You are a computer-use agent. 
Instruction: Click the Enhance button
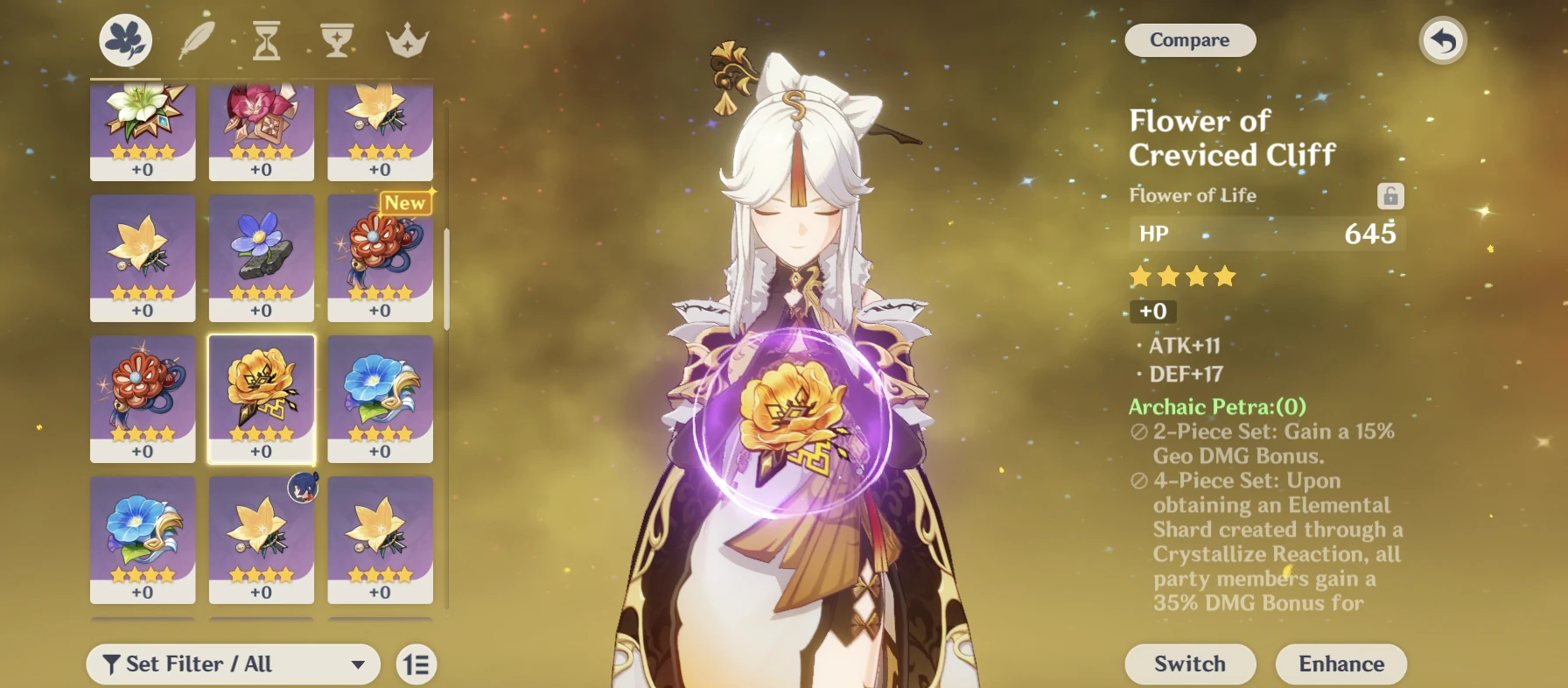1340,663
